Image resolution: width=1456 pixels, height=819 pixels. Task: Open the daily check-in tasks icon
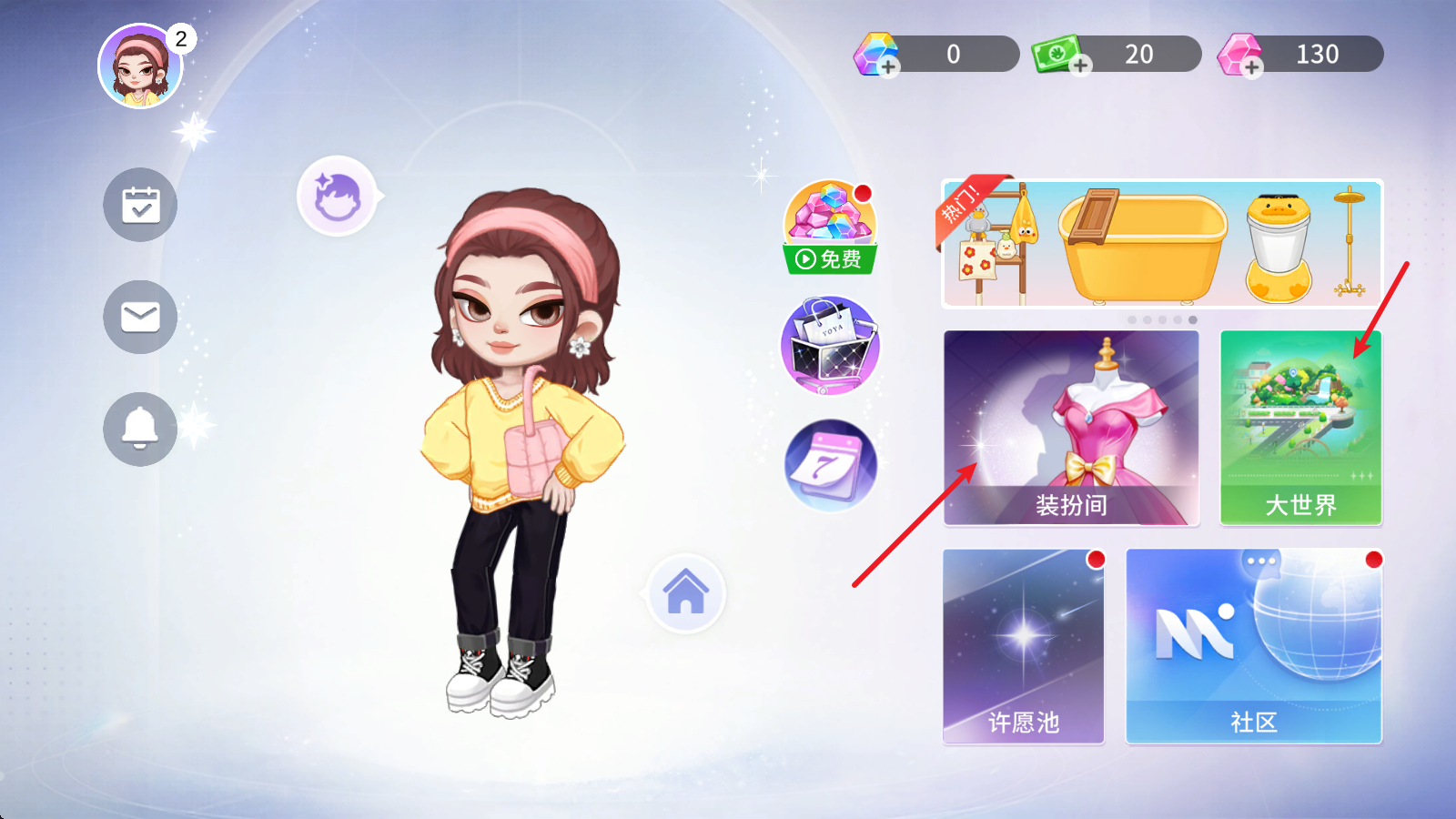tap(139, 205)
